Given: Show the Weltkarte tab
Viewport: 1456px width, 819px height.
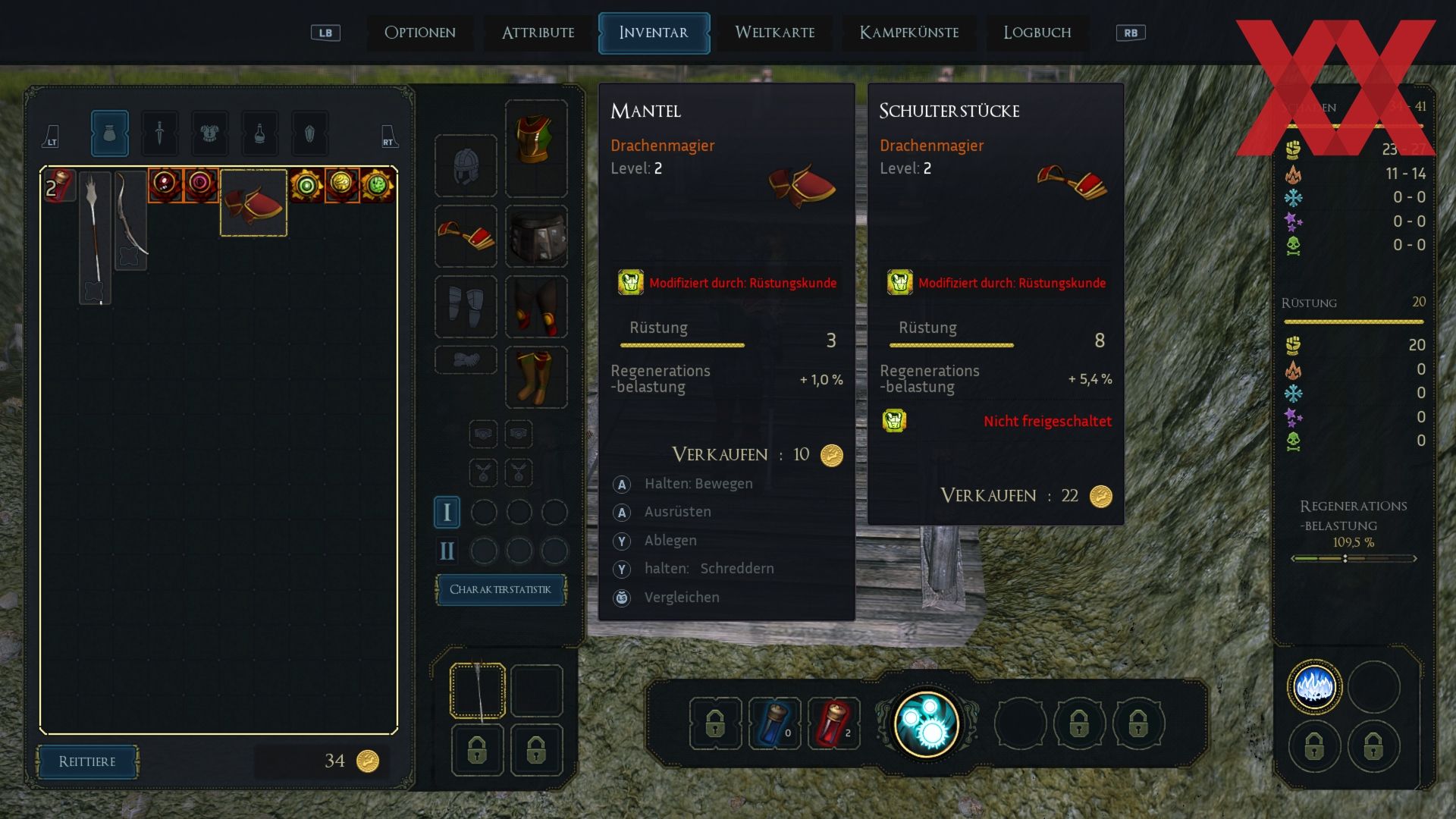Looking at the screenshot, I should point(774,33).
